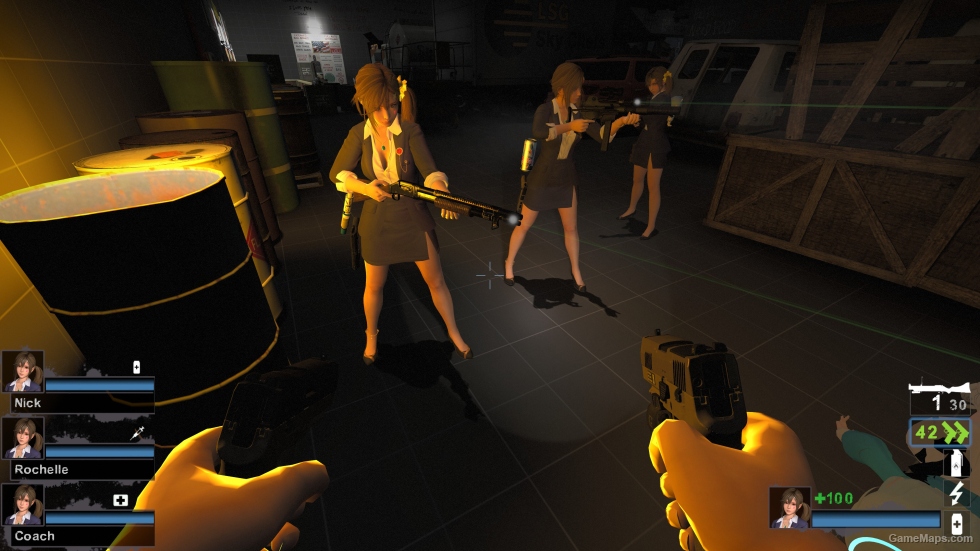The image size is (980, 551).
Task: Click Coach's teammate portrait
Action: click(23, 505)
